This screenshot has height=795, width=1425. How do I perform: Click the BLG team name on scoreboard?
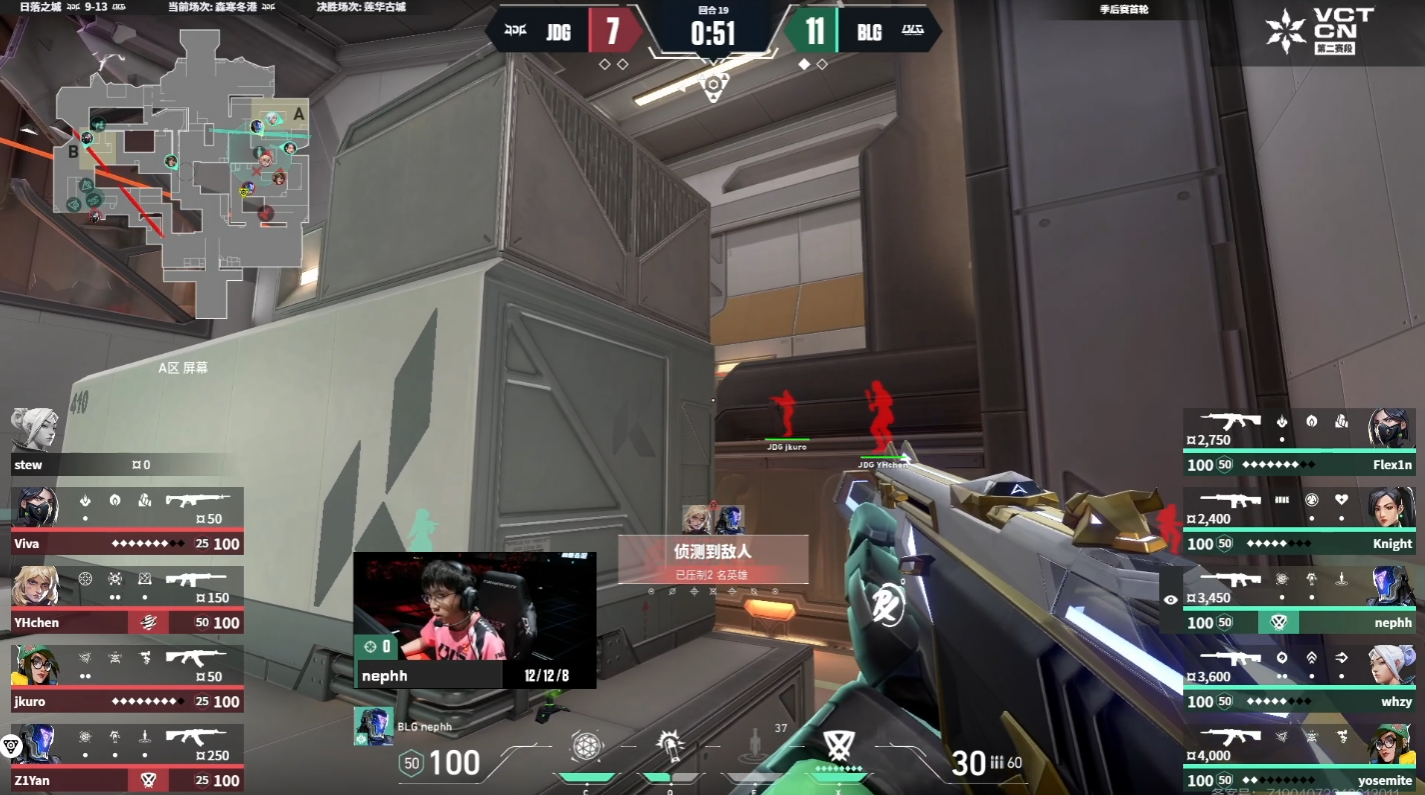click(x=869, y=32)
